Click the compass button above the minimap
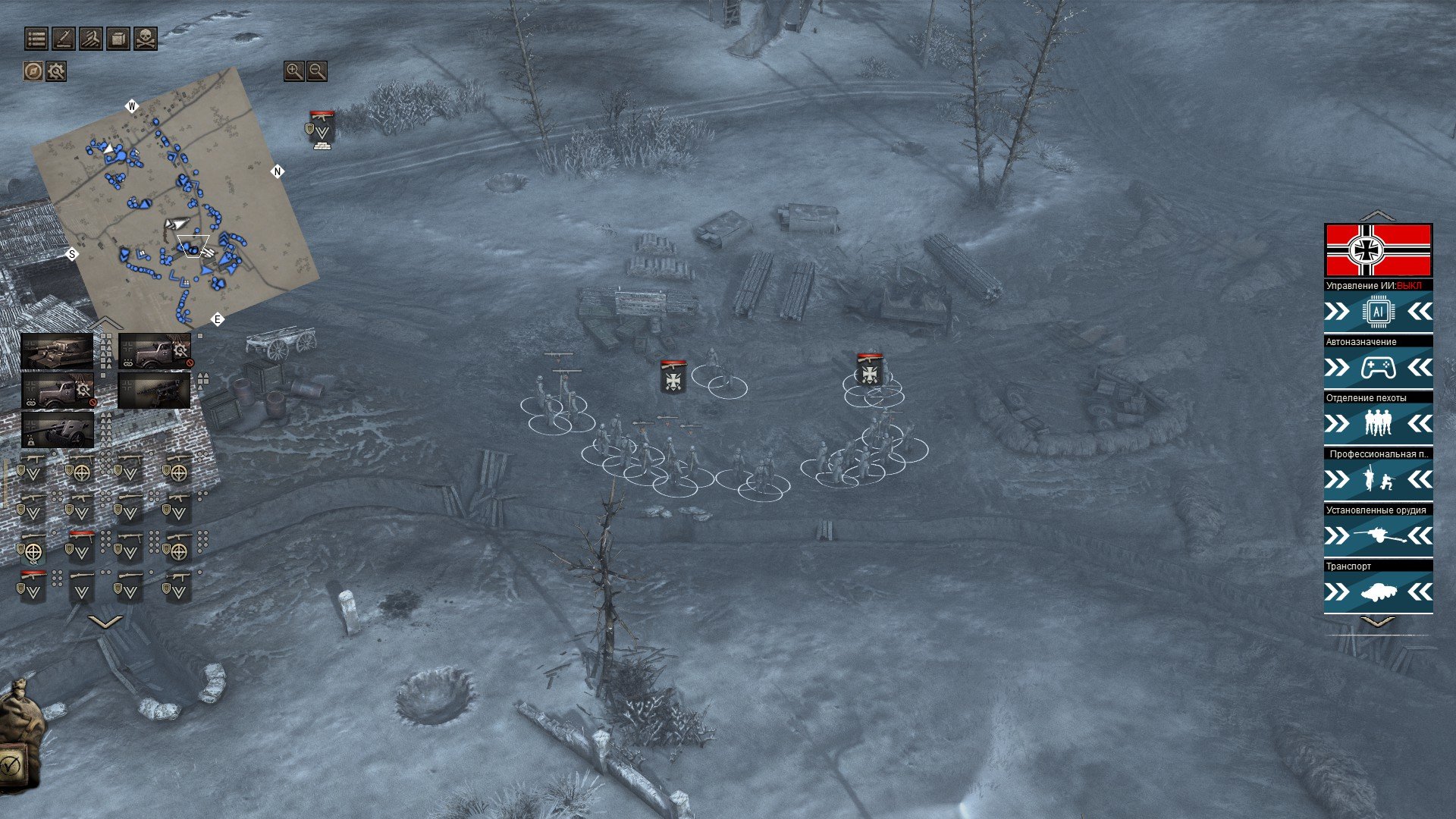1456x819 pixels. click(33, 71)
